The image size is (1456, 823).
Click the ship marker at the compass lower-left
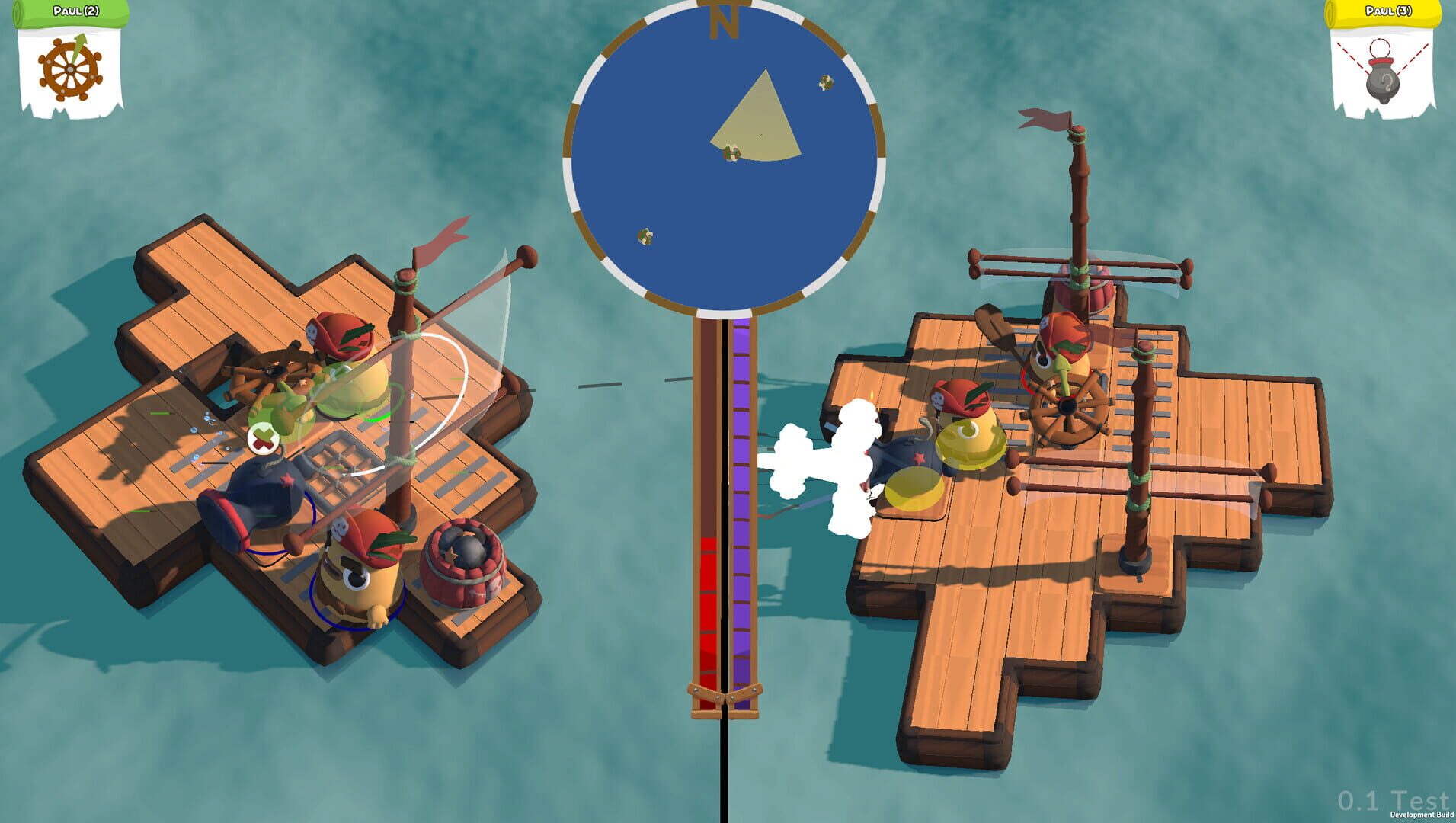(x=644, y=235)
